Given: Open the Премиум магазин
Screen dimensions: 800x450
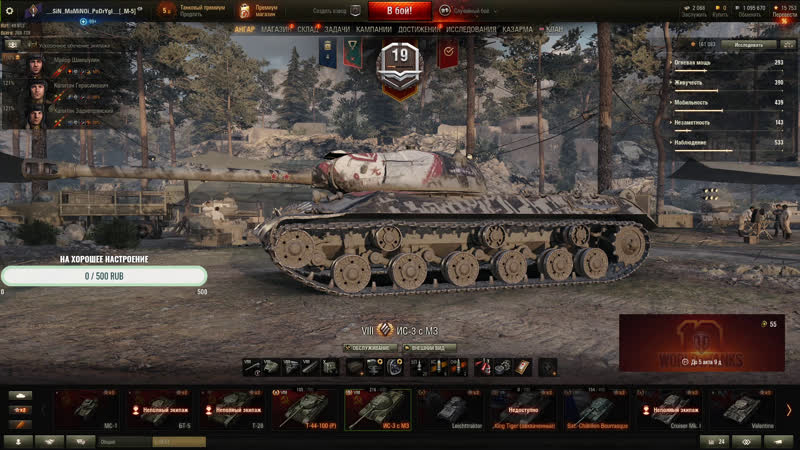Looking at the screenshot, I should coord(259,11).
